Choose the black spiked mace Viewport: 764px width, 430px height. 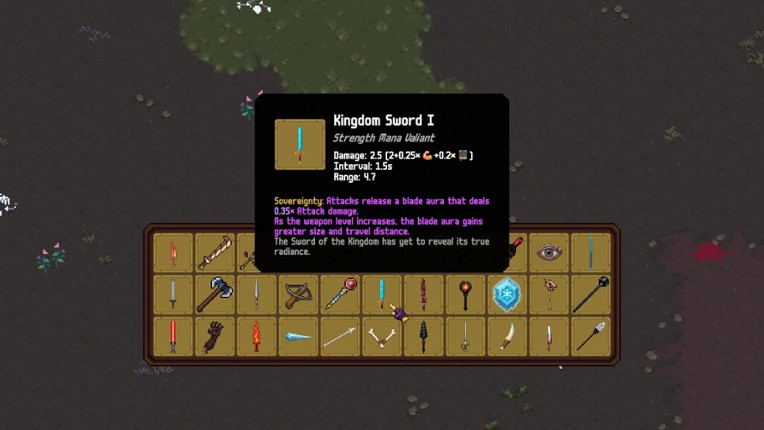(590, 295)
